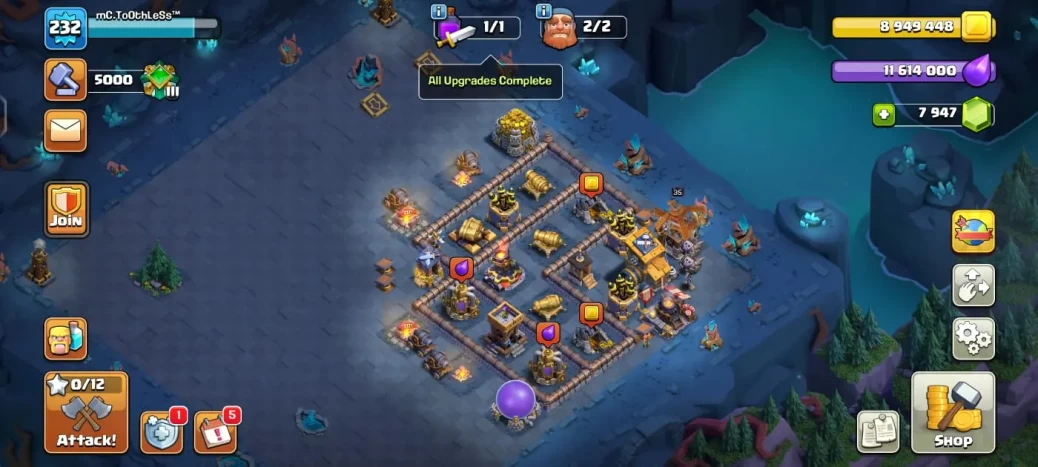Buy gems with the green plus button

(x=883, y=115)
